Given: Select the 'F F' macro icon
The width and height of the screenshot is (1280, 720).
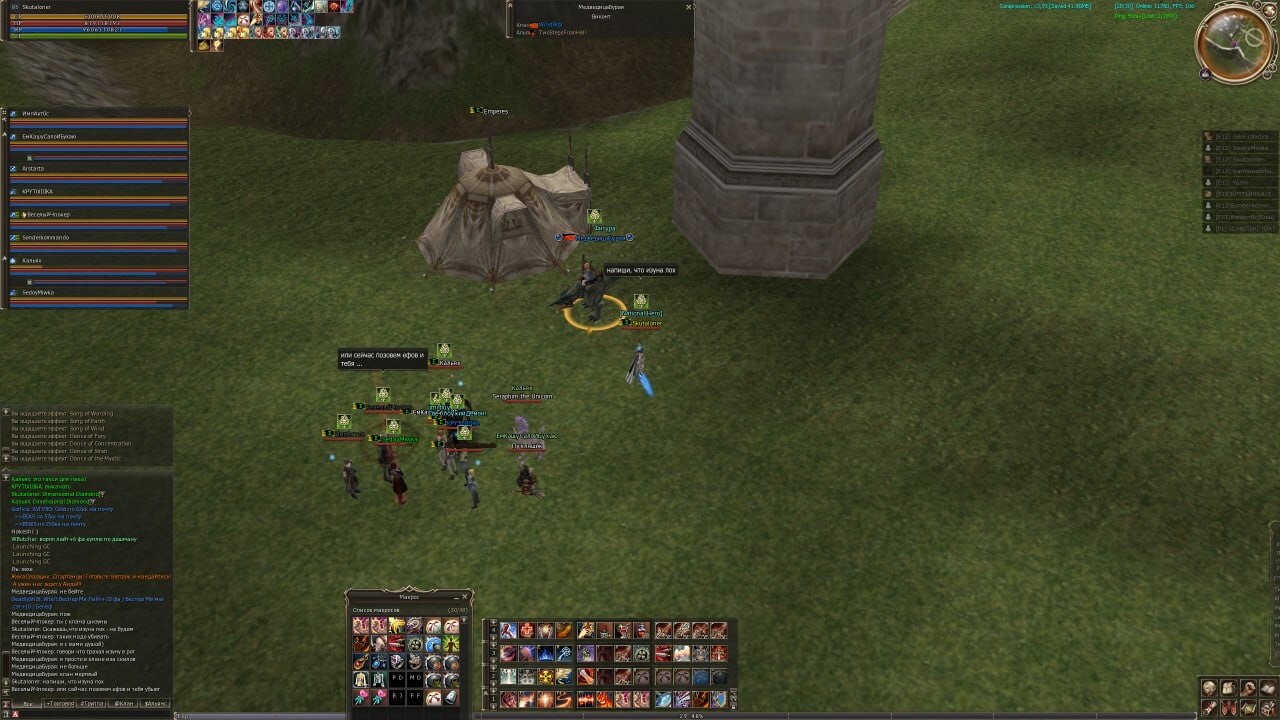Looking at the screenshot, I should coord(415,697).
